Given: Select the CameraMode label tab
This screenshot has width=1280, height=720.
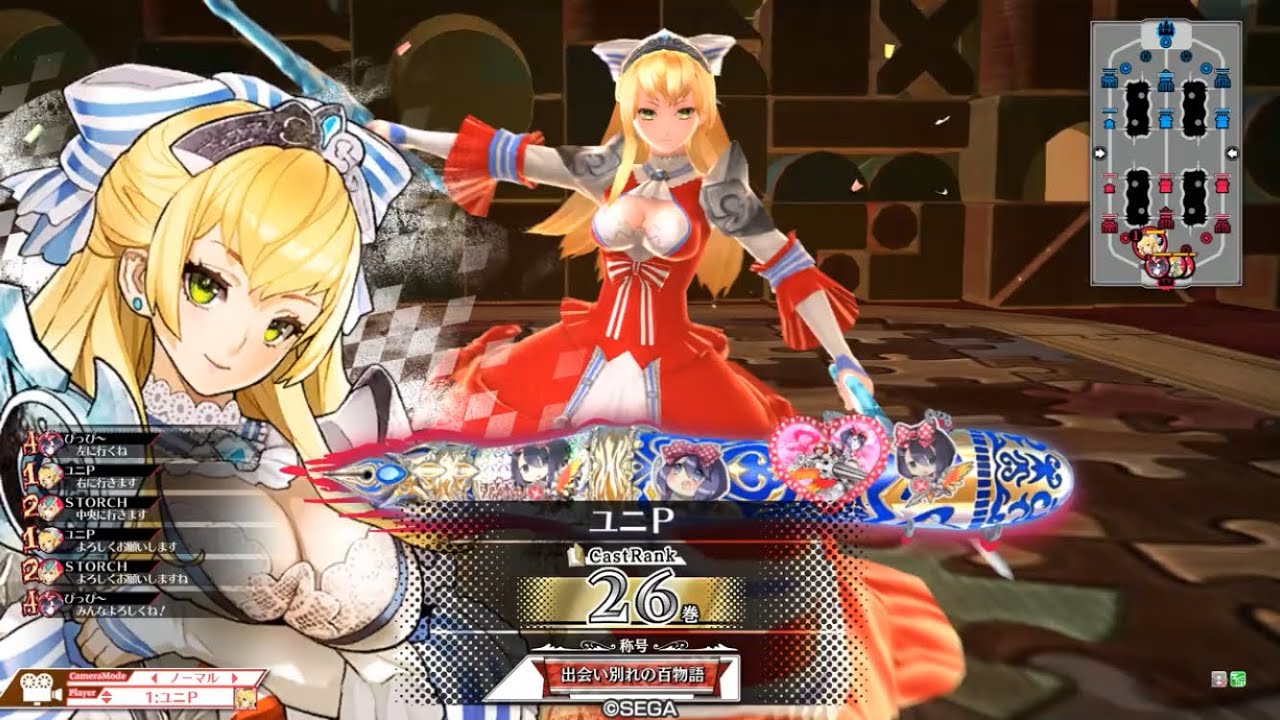Looking at the screenshot, I should click(98, 675).
